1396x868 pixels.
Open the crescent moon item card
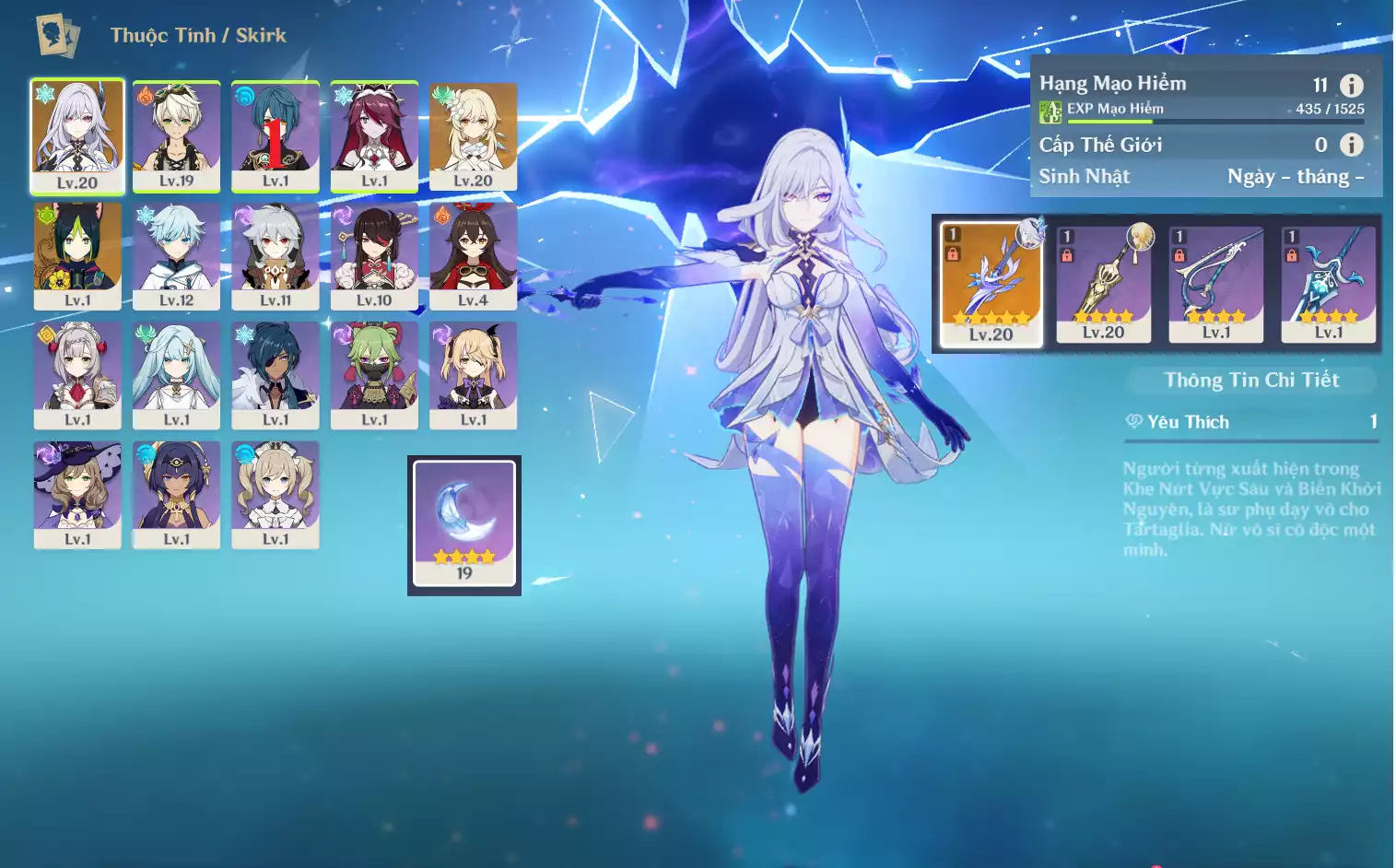[x=464, y=523]
